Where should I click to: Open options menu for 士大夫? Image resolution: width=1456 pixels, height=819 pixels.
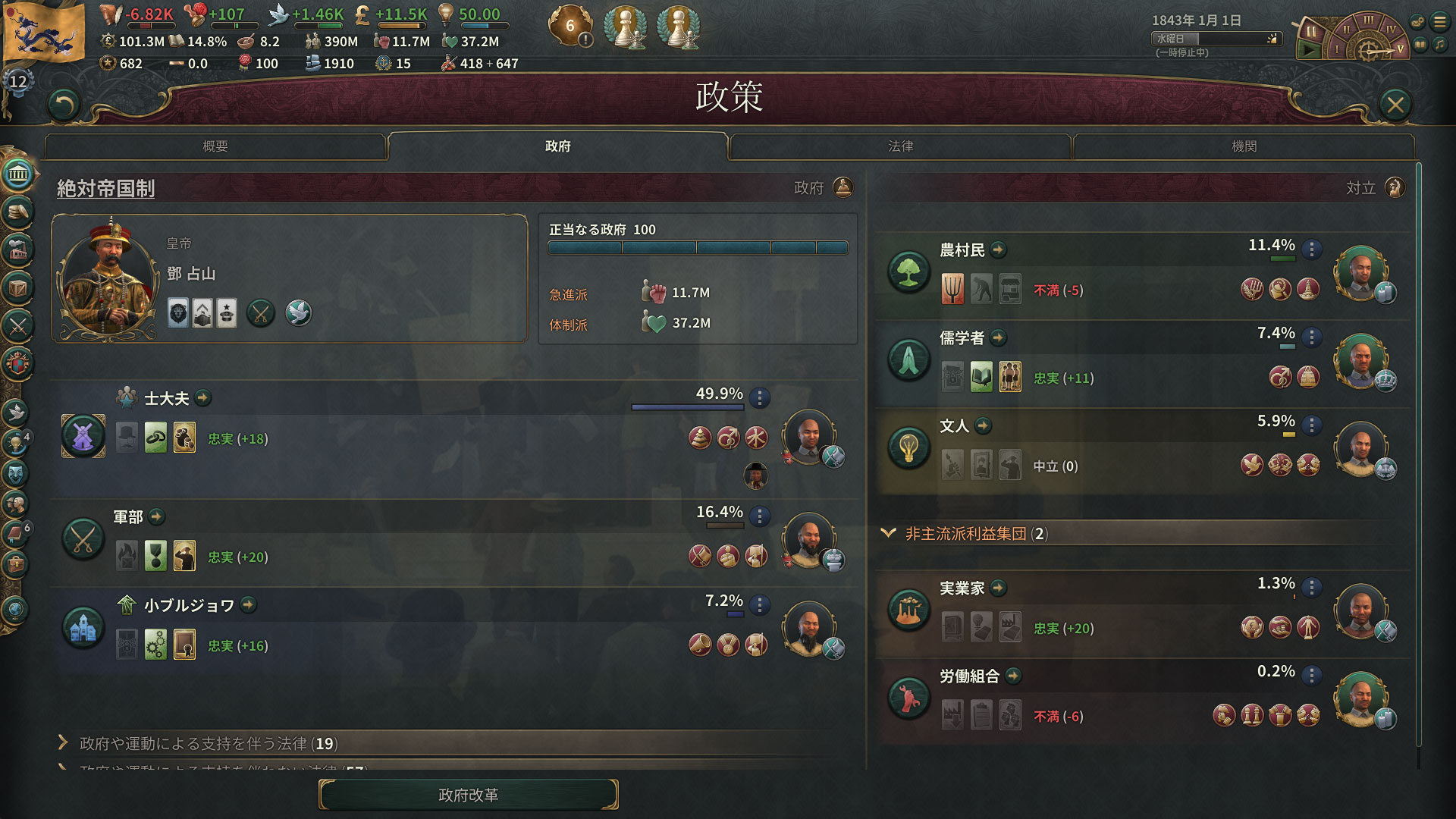tap(759, 397)
